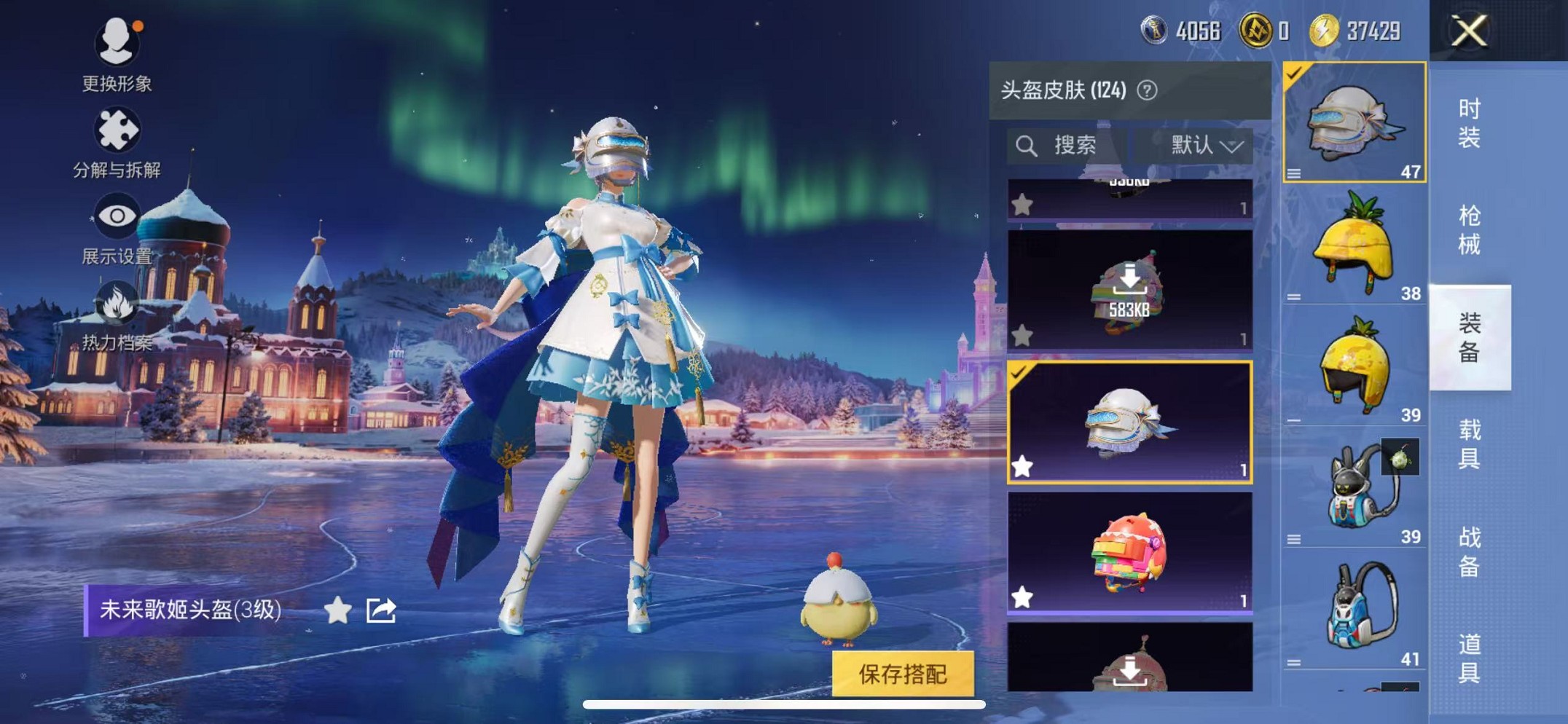Open 展示设置 display settings
The image size is (1568, 724).
click(118, 226)
